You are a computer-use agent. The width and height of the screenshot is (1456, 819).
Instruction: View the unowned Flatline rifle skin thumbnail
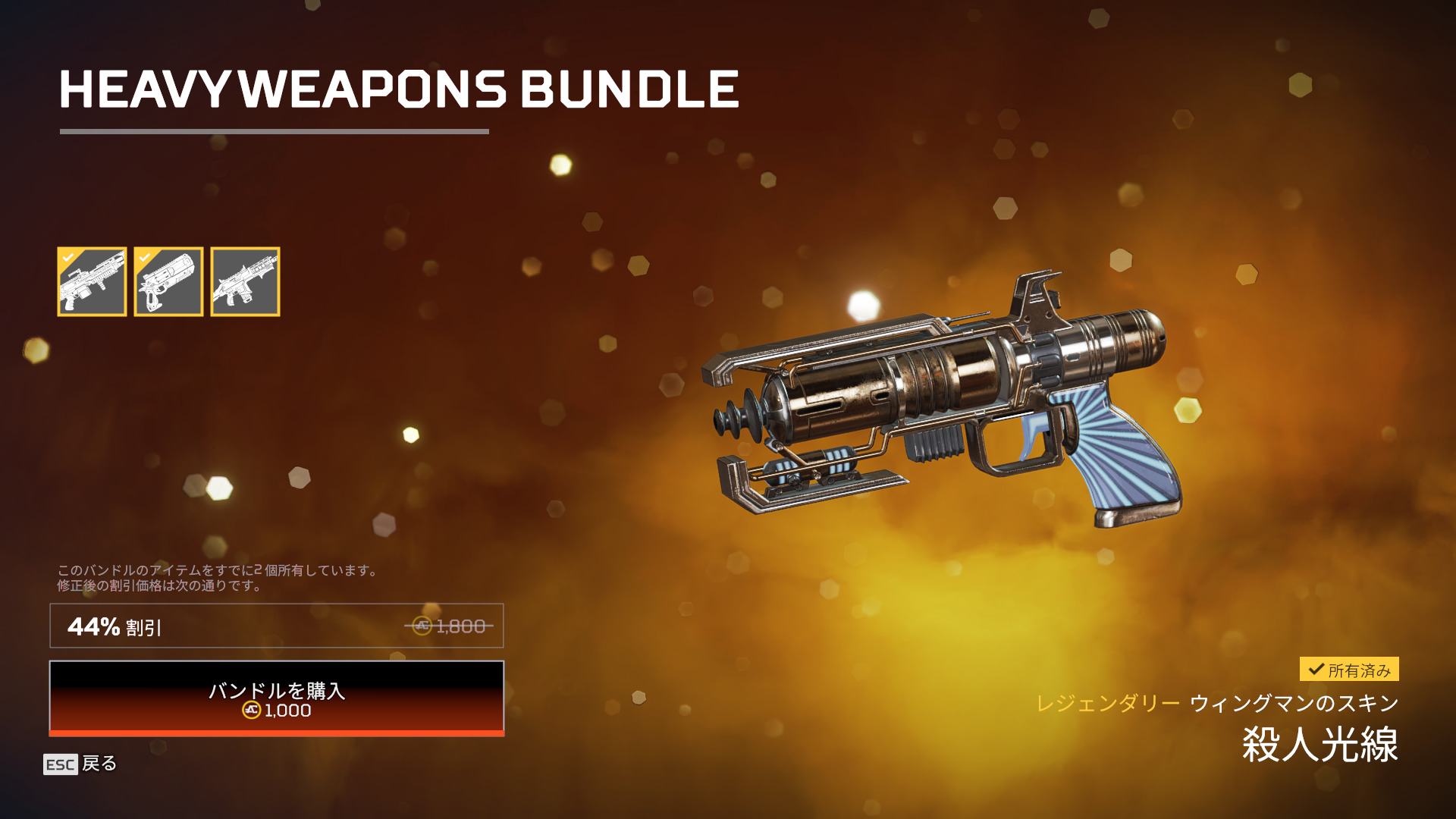245,281
